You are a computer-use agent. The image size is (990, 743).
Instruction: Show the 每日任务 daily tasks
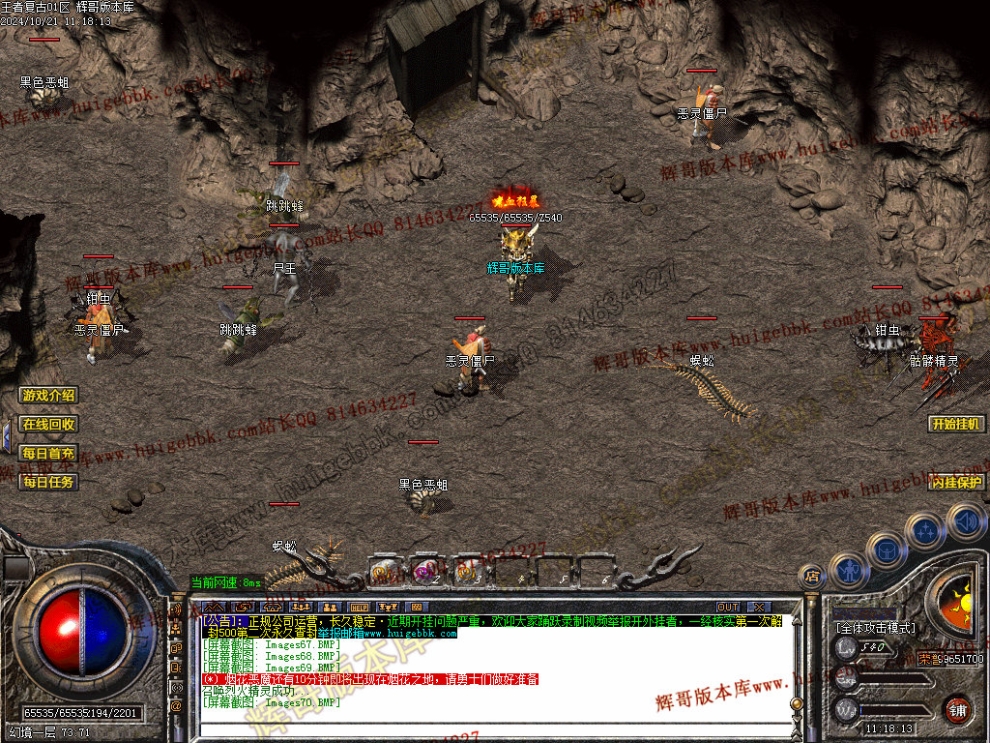coord(49,482)
